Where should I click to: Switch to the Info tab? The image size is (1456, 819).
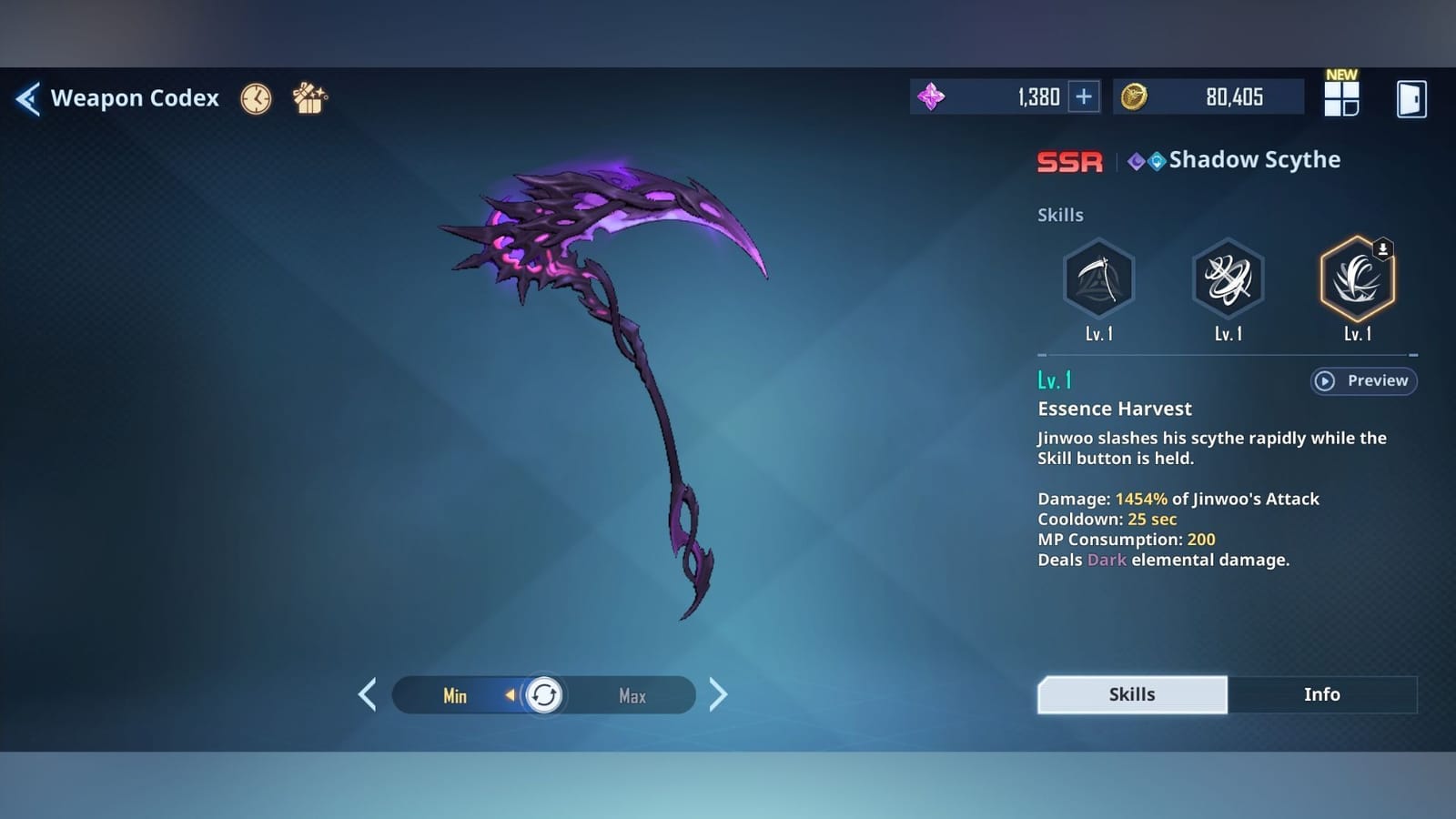1323,693
